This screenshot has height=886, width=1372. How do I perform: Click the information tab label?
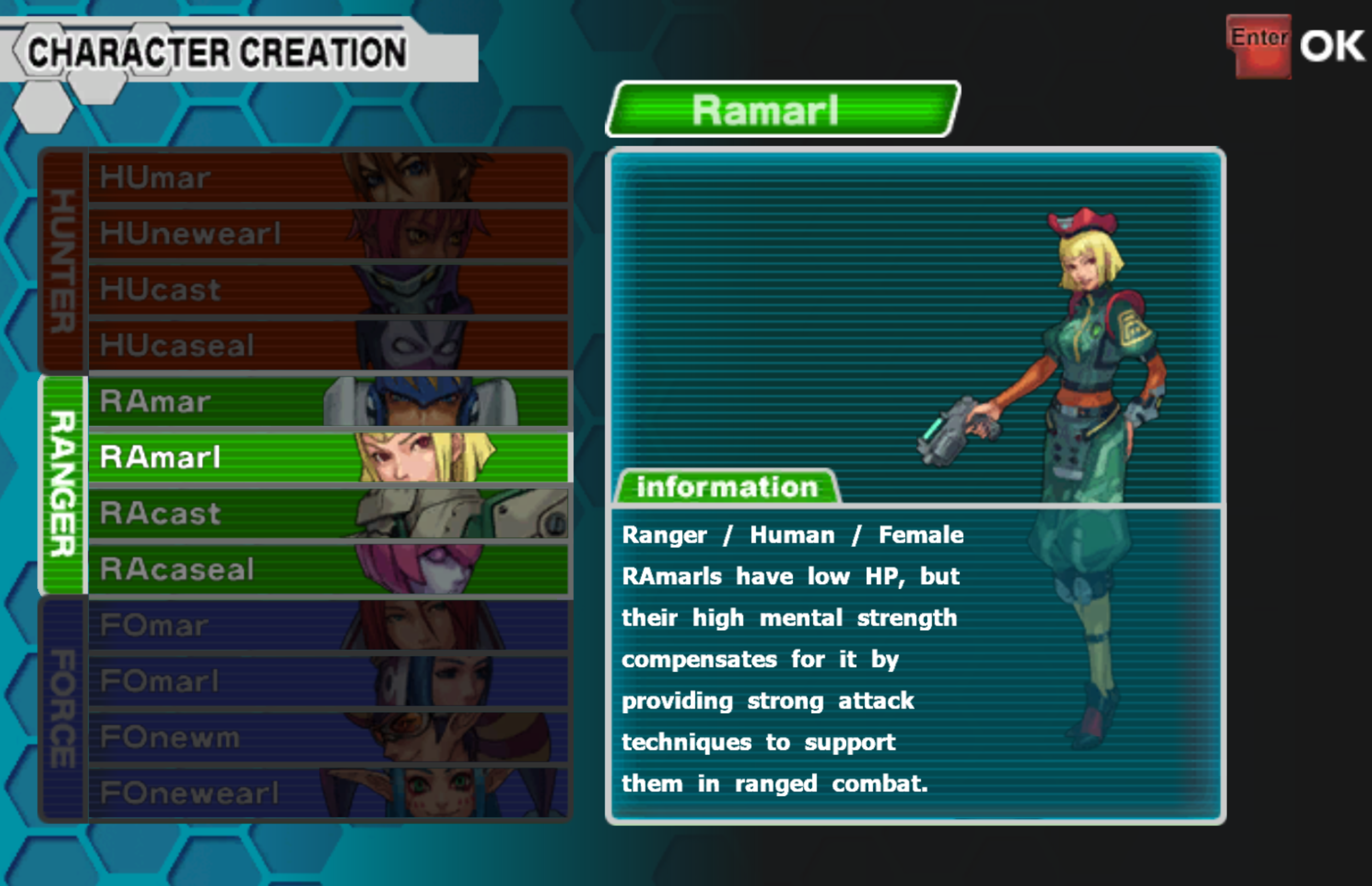(x=727, y=487)
